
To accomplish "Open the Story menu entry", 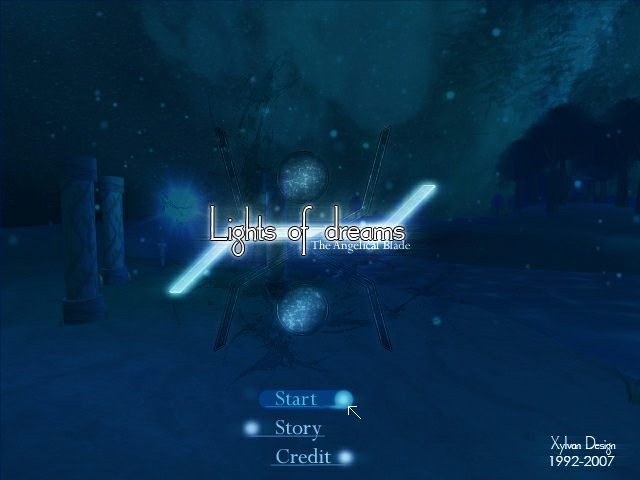I will pos(298,428).
